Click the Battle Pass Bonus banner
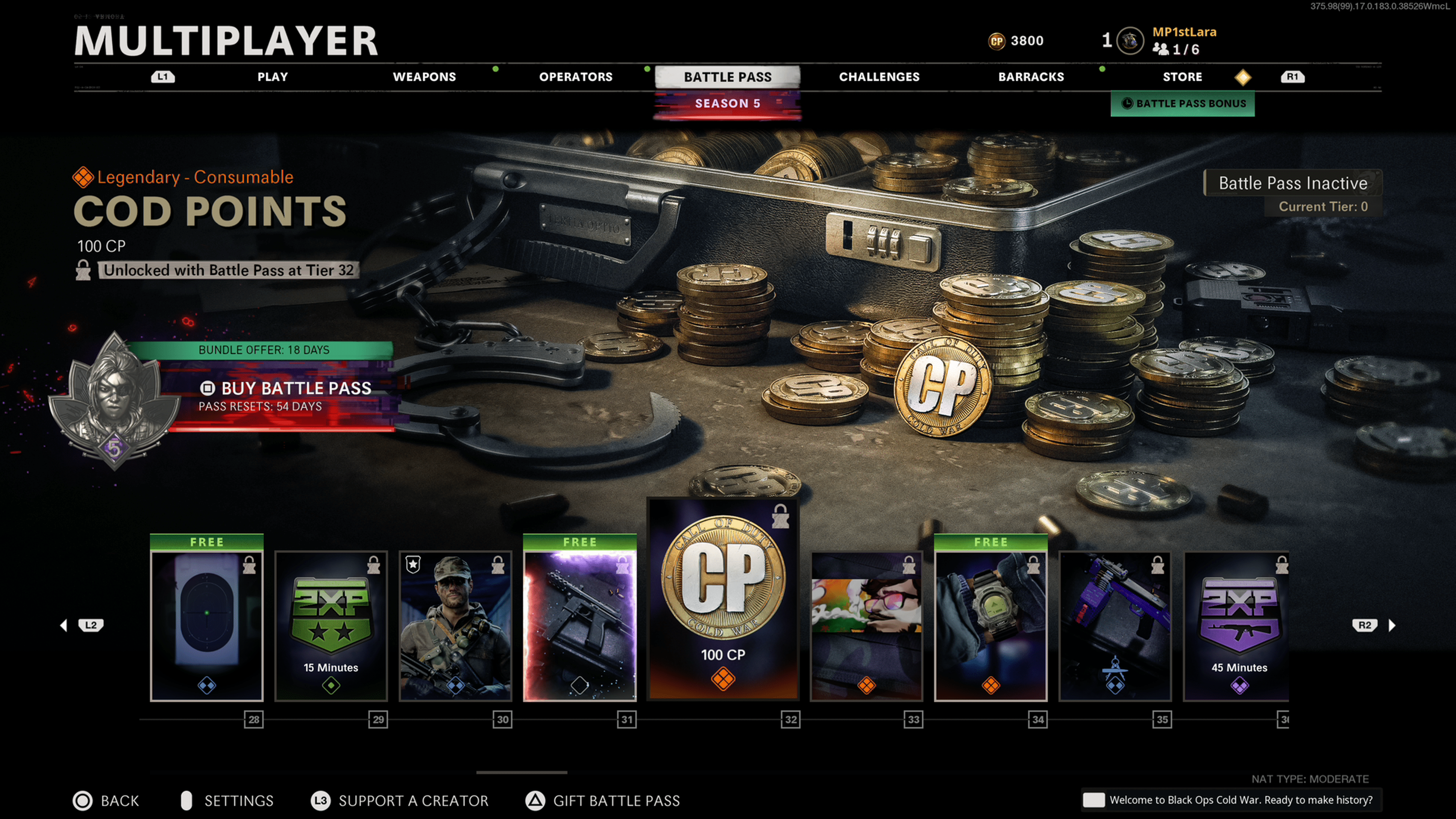Image resolution: width=1456 pixels, height=819 pixels. [x=1183, y=104]
